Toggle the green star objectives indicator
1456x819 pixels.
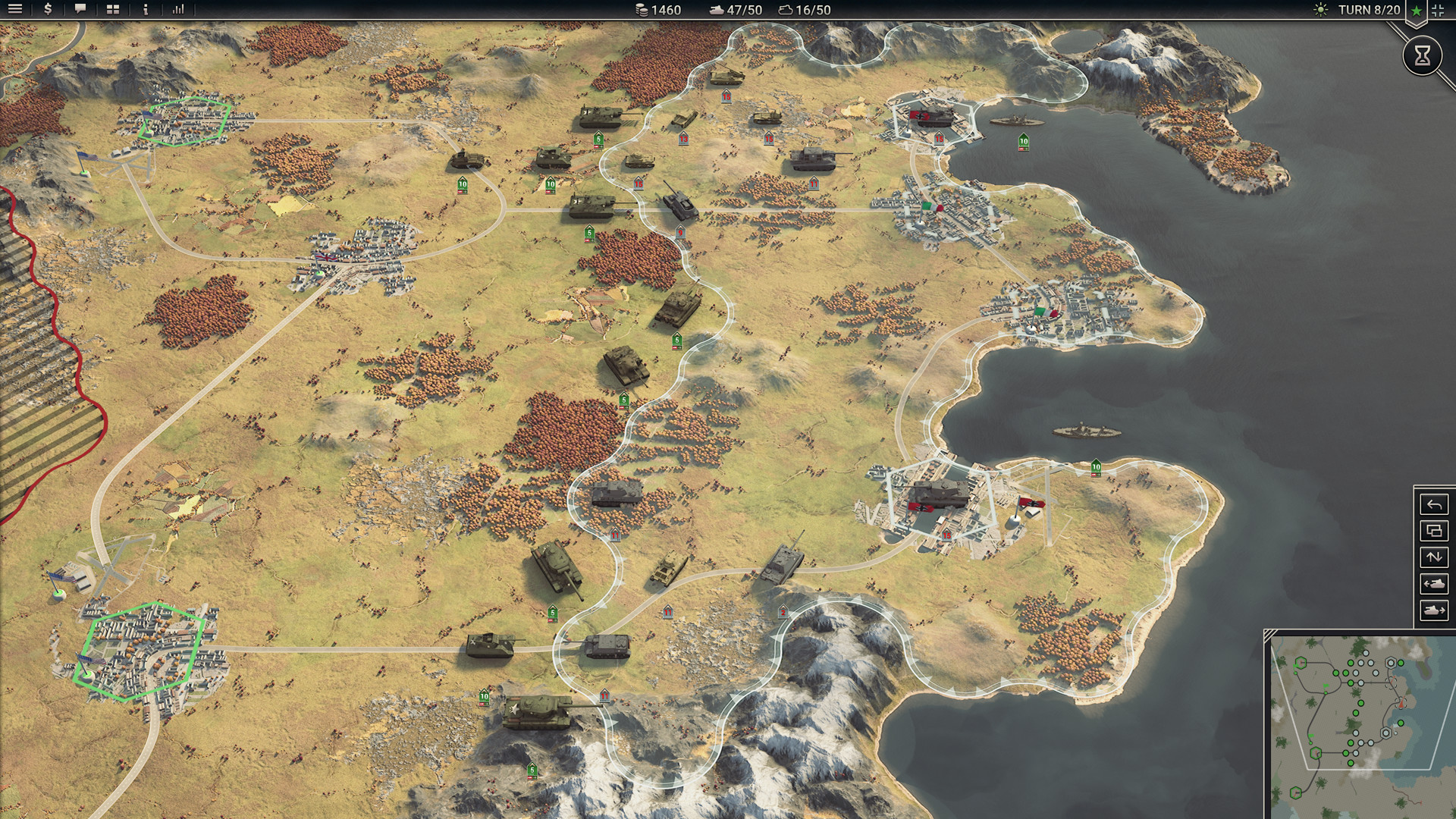point(1415,11)
